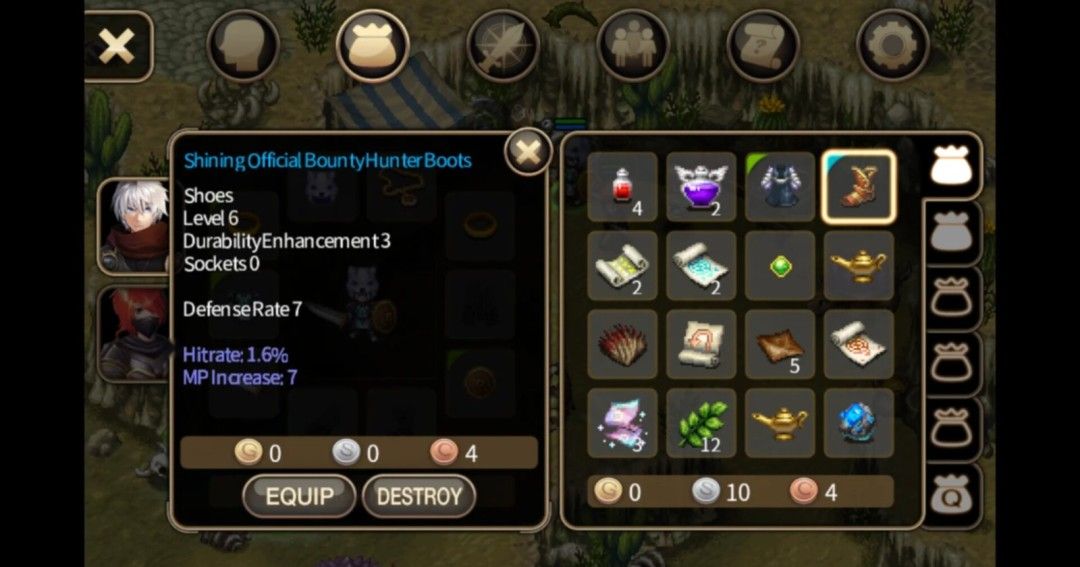Select the purple winged potion slot

(701, 187)
